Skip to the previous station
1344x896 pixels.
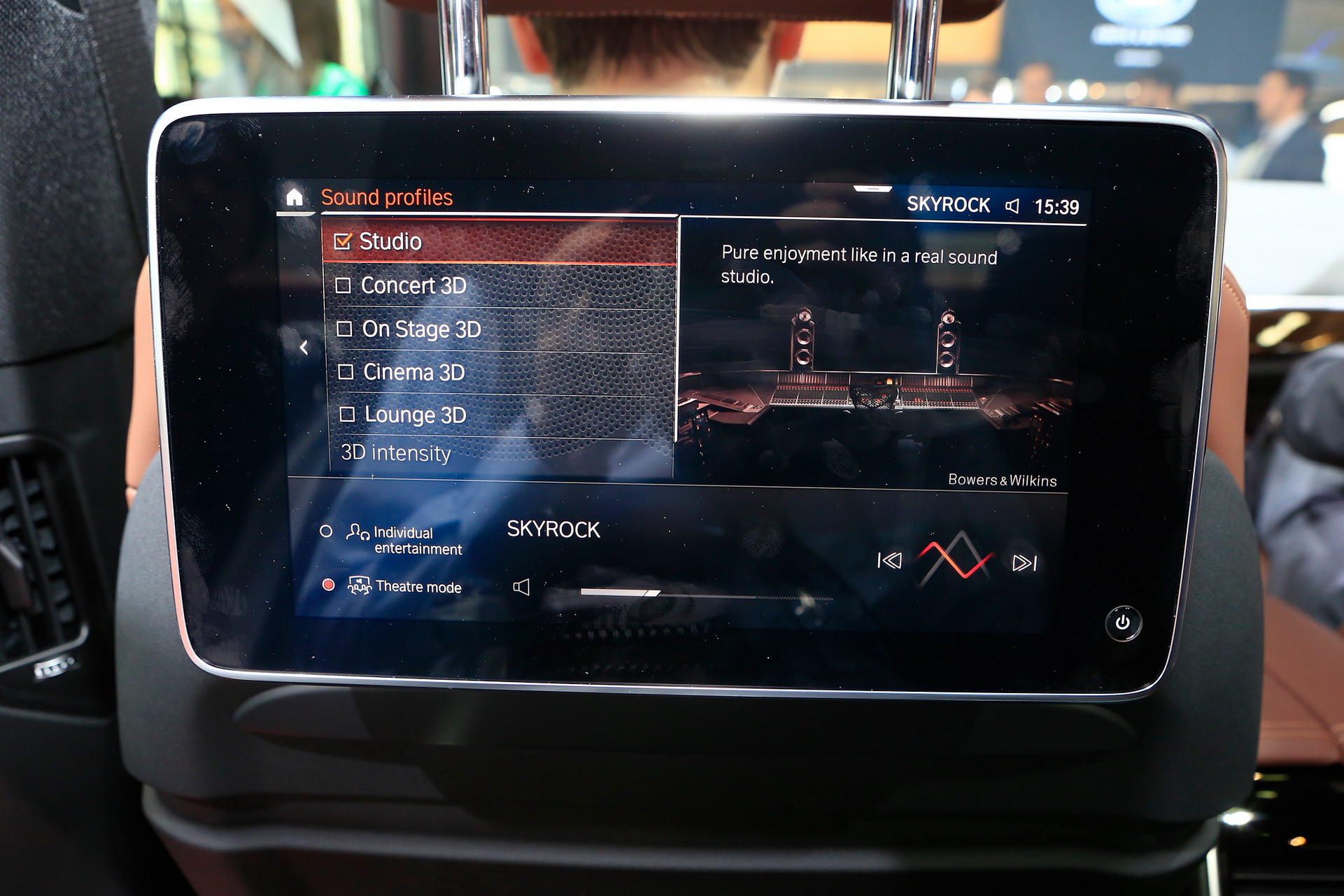(x=889, y=561)
